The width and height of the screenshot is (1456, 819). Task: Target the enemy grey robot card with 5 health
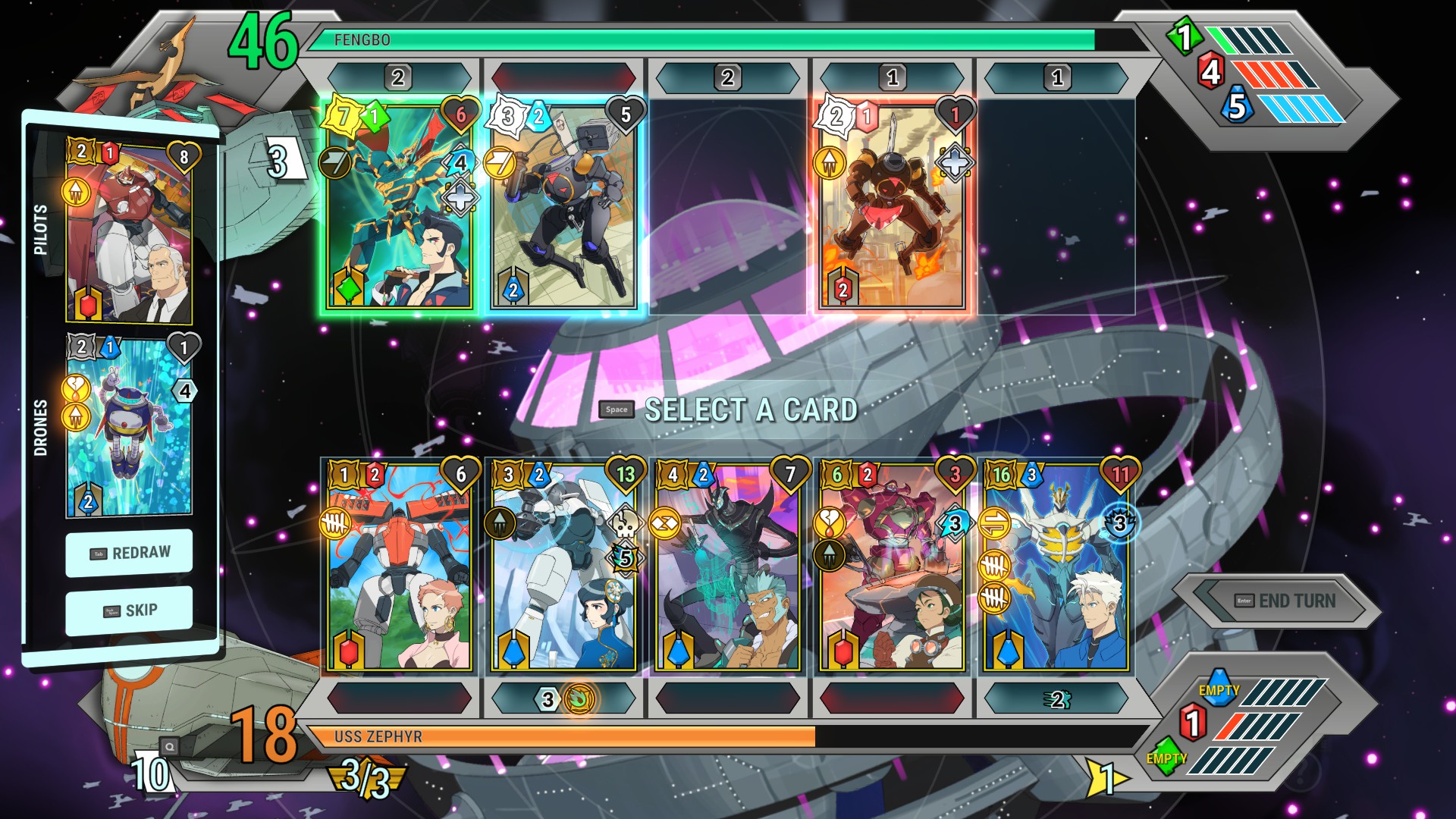(x=563, y=206)
